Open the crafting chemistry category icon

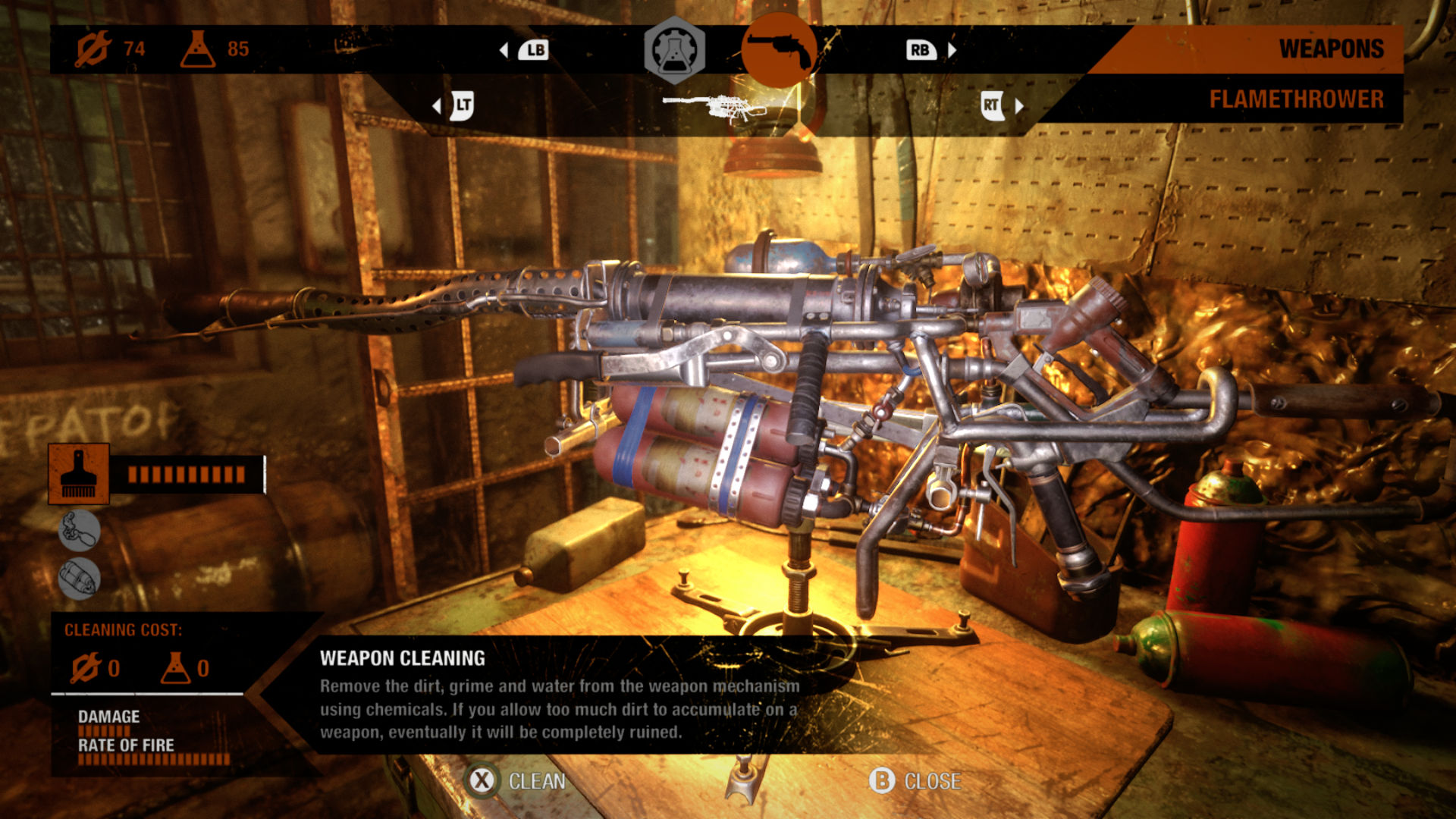[x=673, y=50]
